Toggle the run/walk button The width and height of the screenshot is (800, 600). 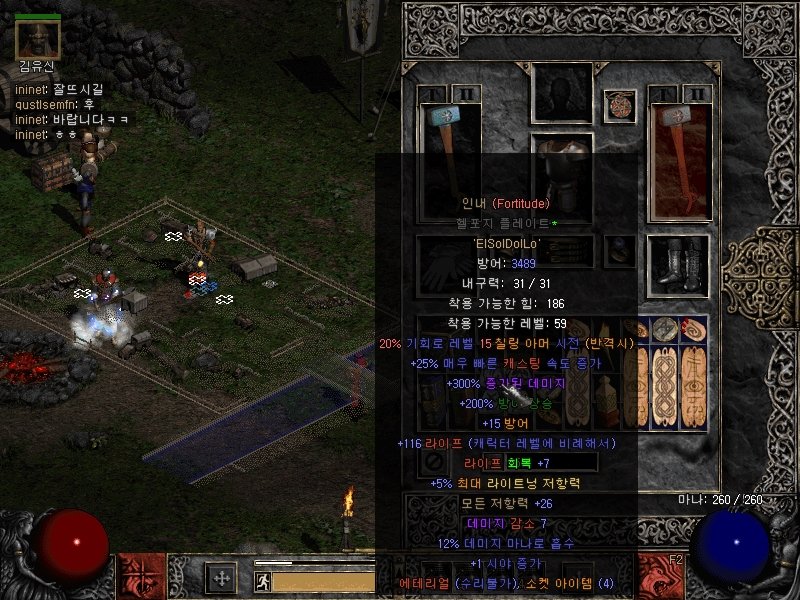point(261,579)
